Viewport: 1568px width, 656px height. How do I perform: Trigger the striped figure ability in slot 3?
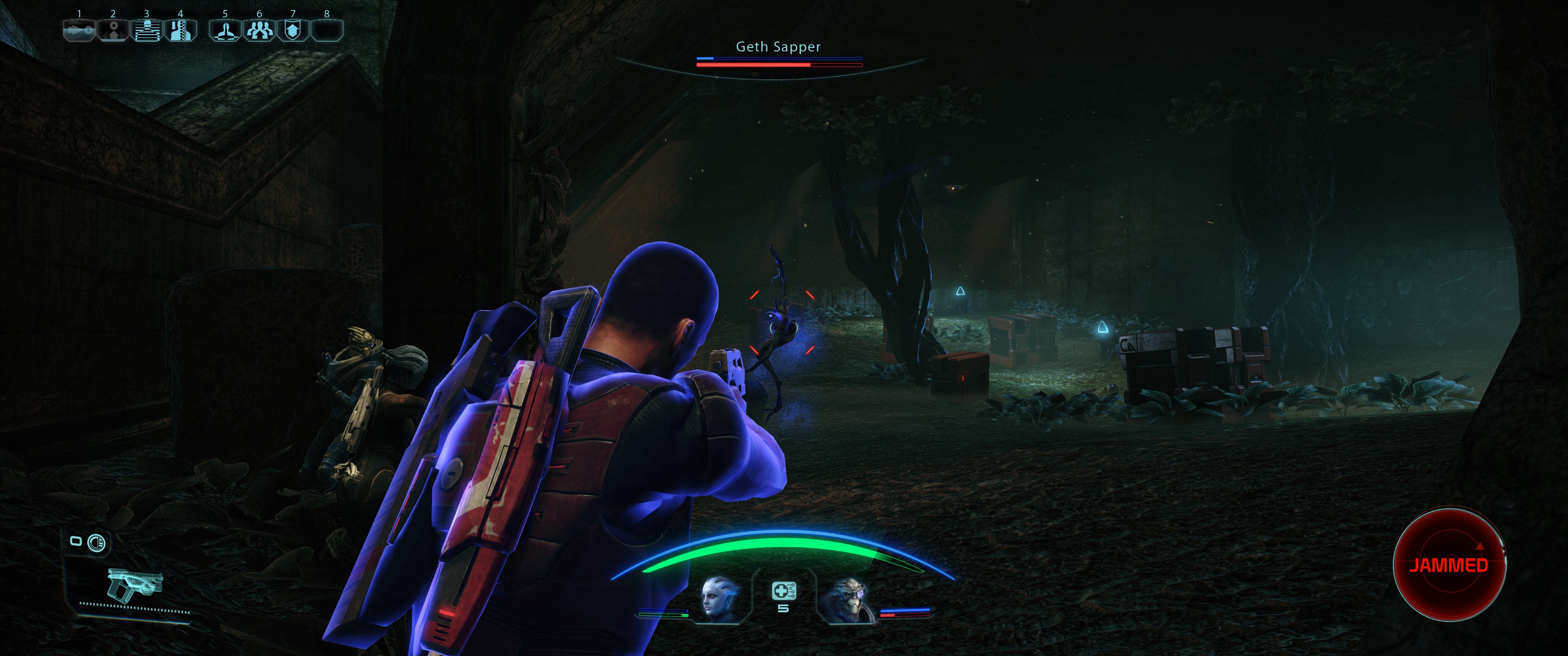[146, 31]
